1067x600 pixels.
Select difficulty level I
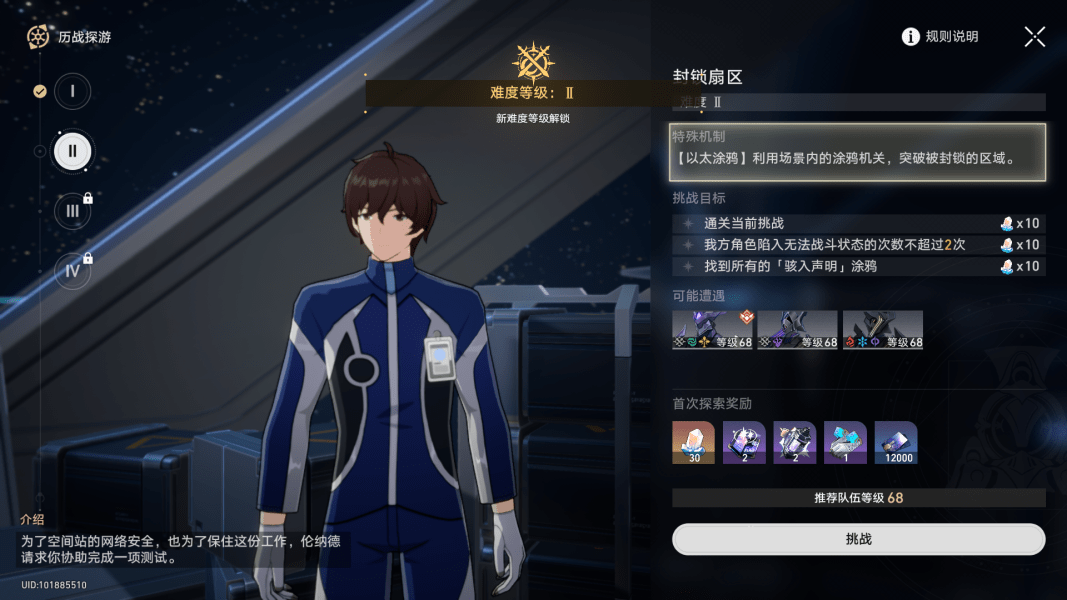(x=72, y=92)
